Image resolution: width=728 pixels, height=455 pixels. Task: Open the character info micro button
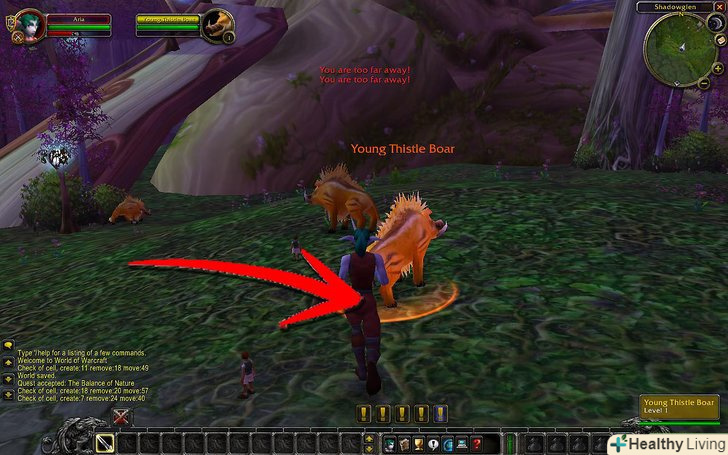pyautogui.click(x=388, y=442)
